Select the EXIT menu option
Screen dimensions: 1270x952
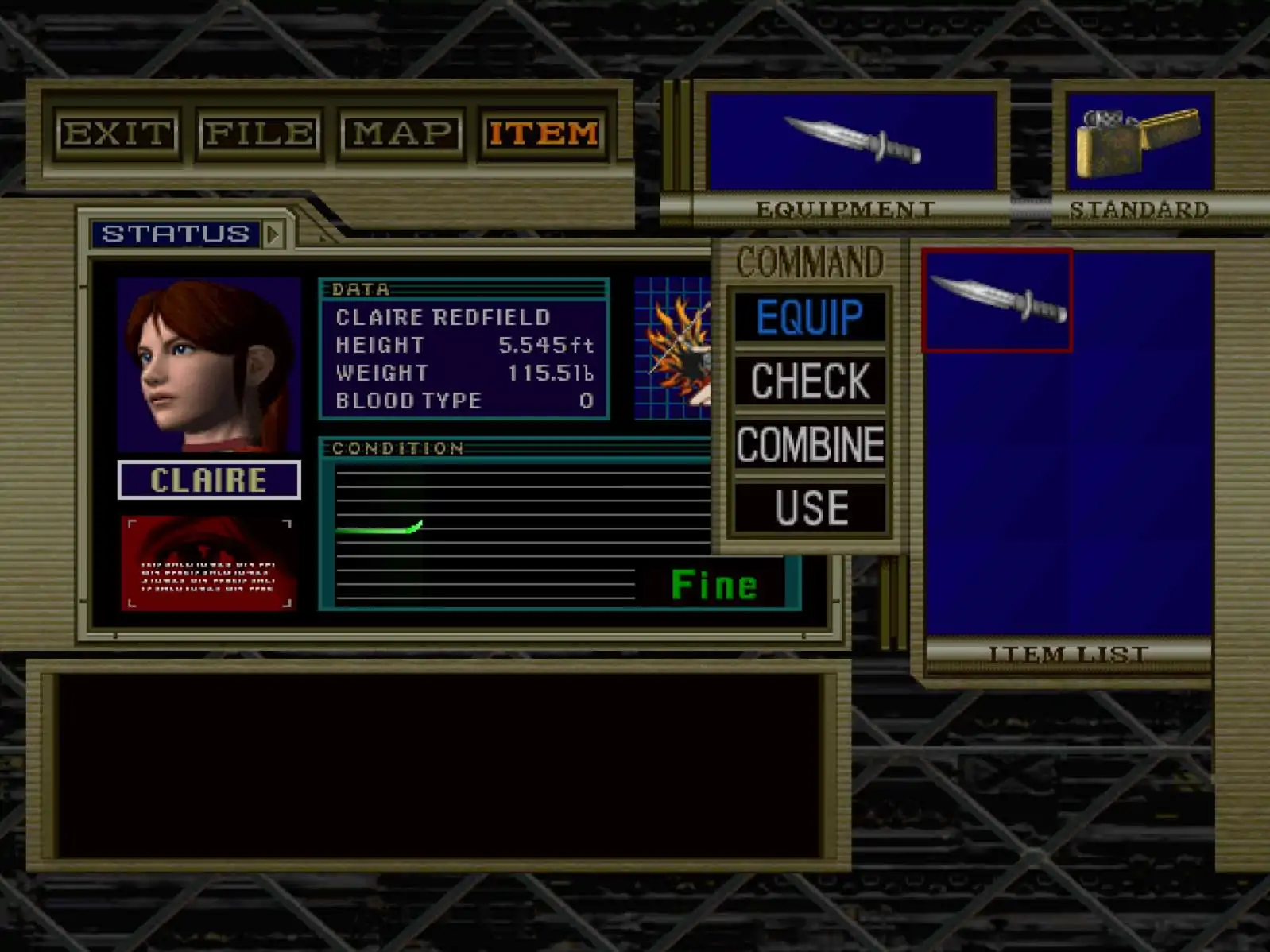click(118, 134)
